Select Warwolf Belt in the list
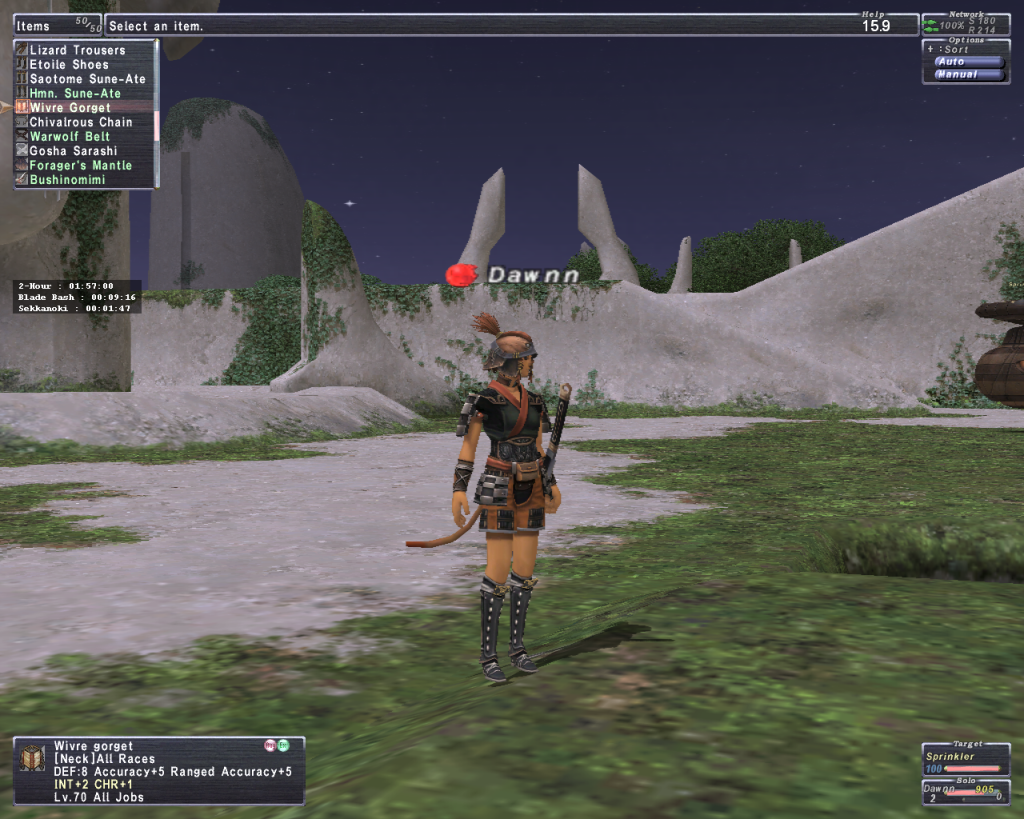1024x819 pixels. 70,137
